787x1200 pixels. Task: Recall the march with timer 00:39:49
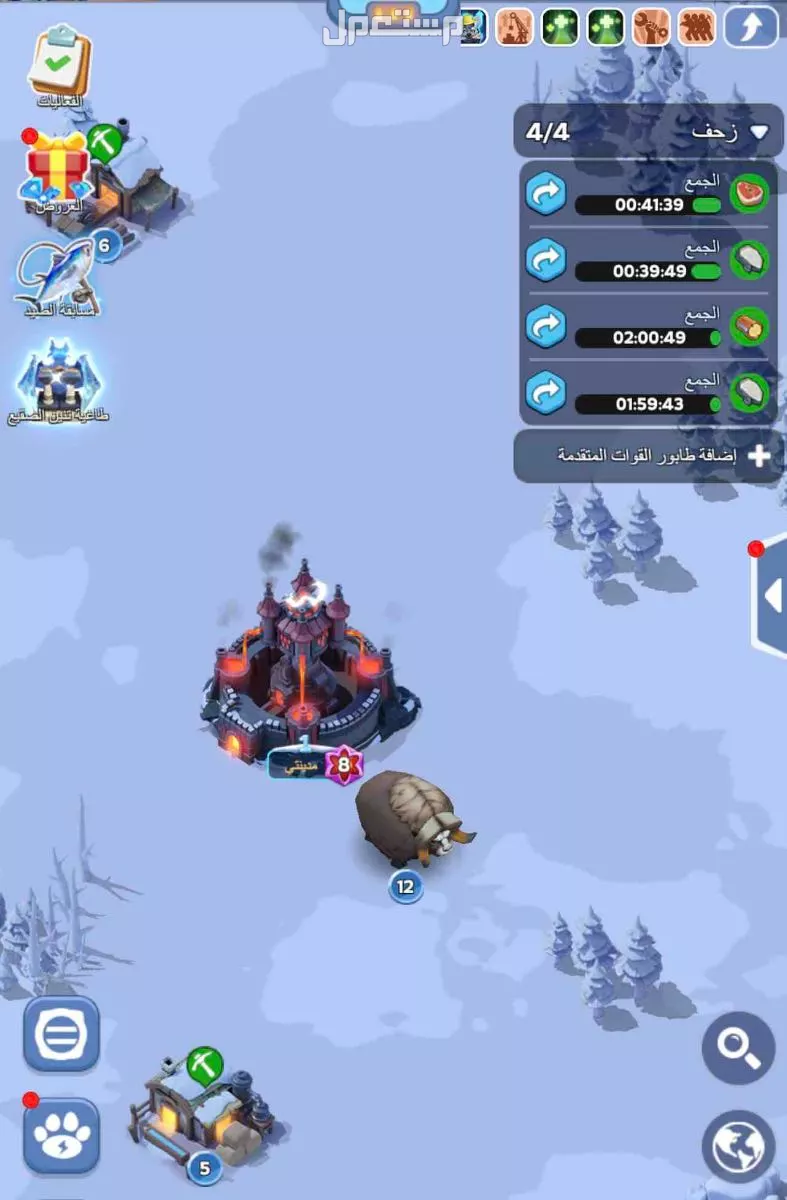pyautogui.click(x=546, y=260)
